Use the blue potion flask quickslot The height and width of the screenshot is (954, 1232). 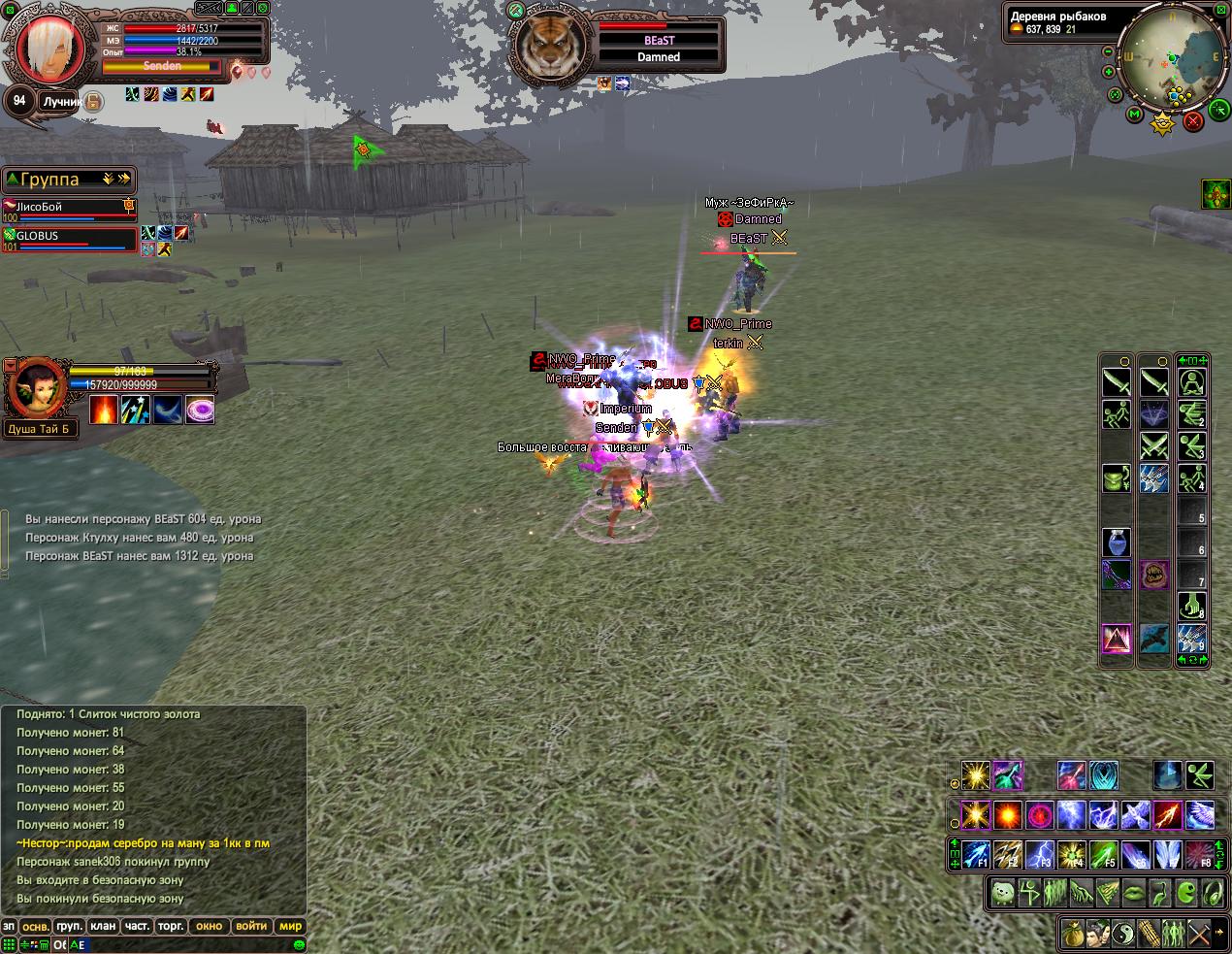pos(1116,543)
